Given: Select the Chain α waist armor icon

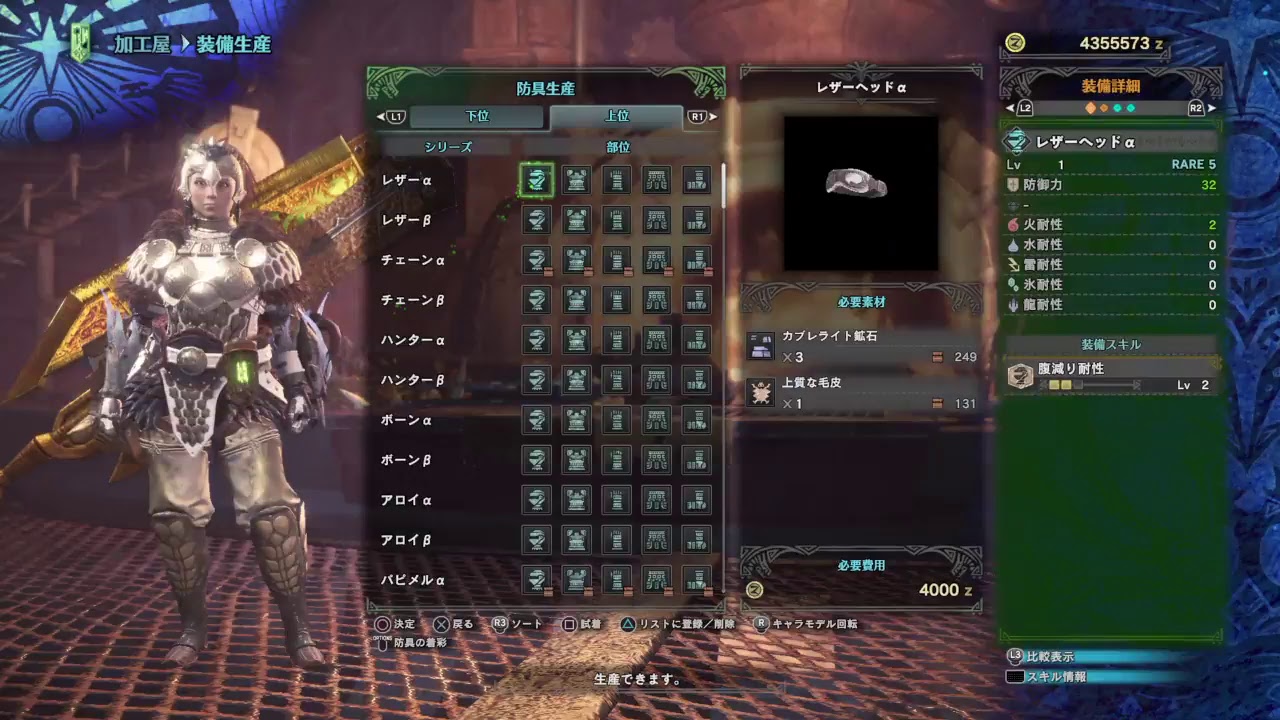Looking at the screenshot, I should tap(655, 260).
